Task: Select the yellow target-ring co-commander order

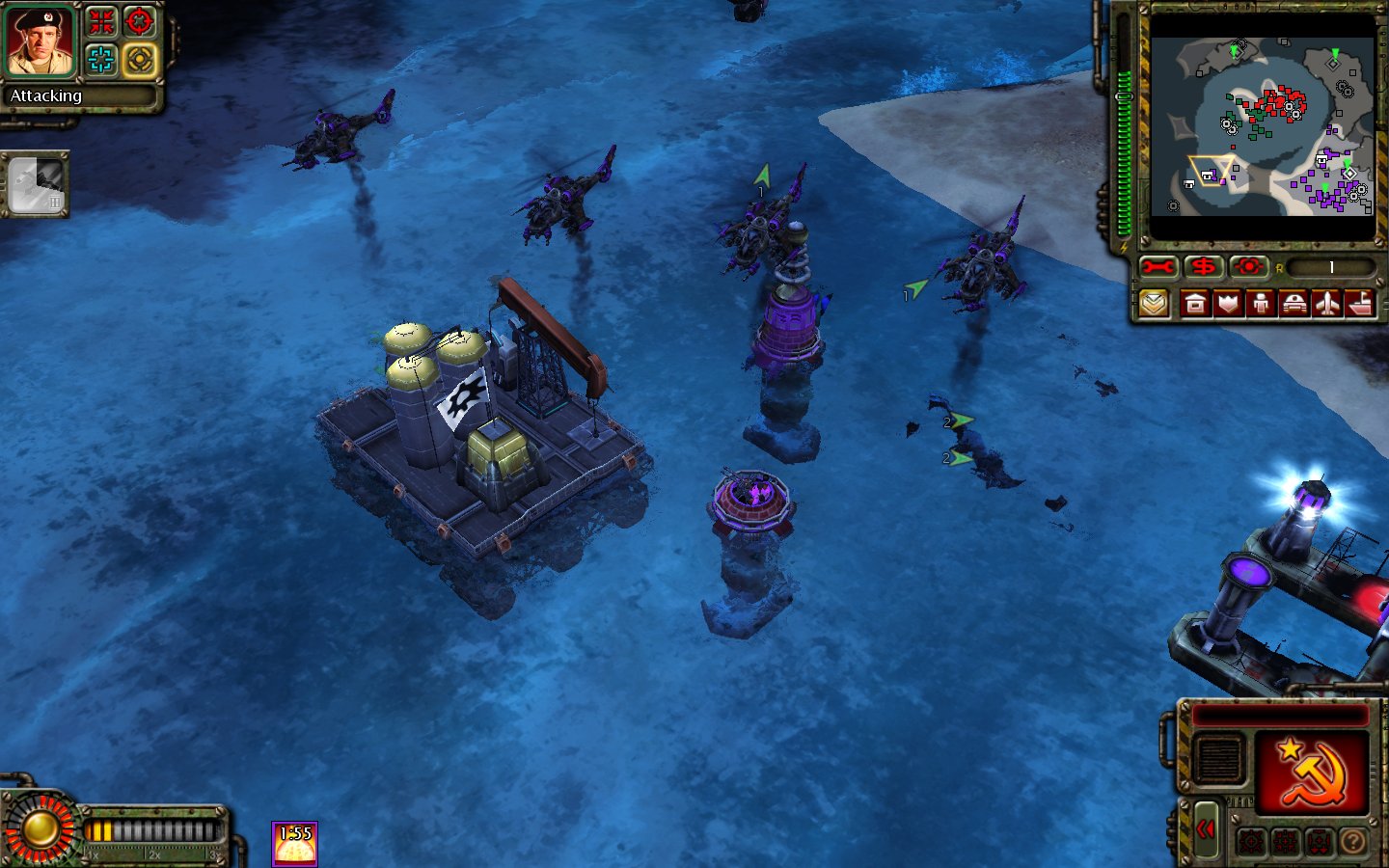Action: [140, 60]
